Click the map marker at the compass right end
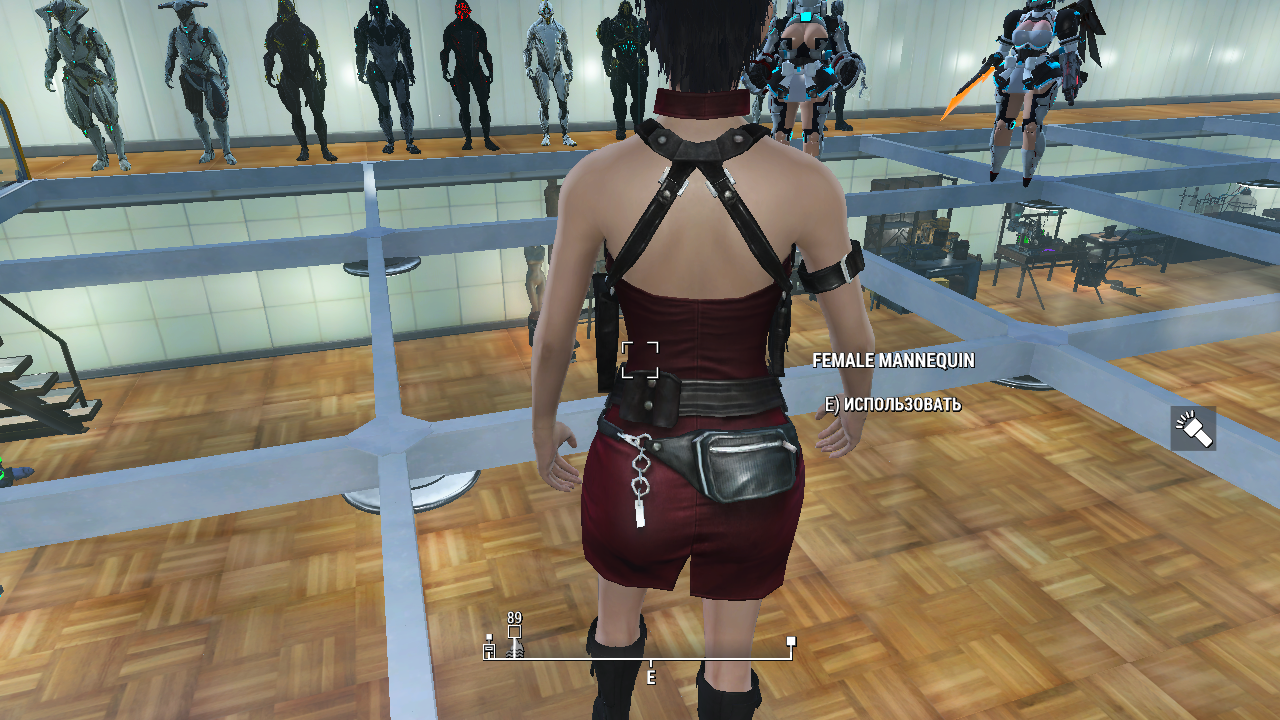This screenshot has width=1280, height=720. click(790, 642)
